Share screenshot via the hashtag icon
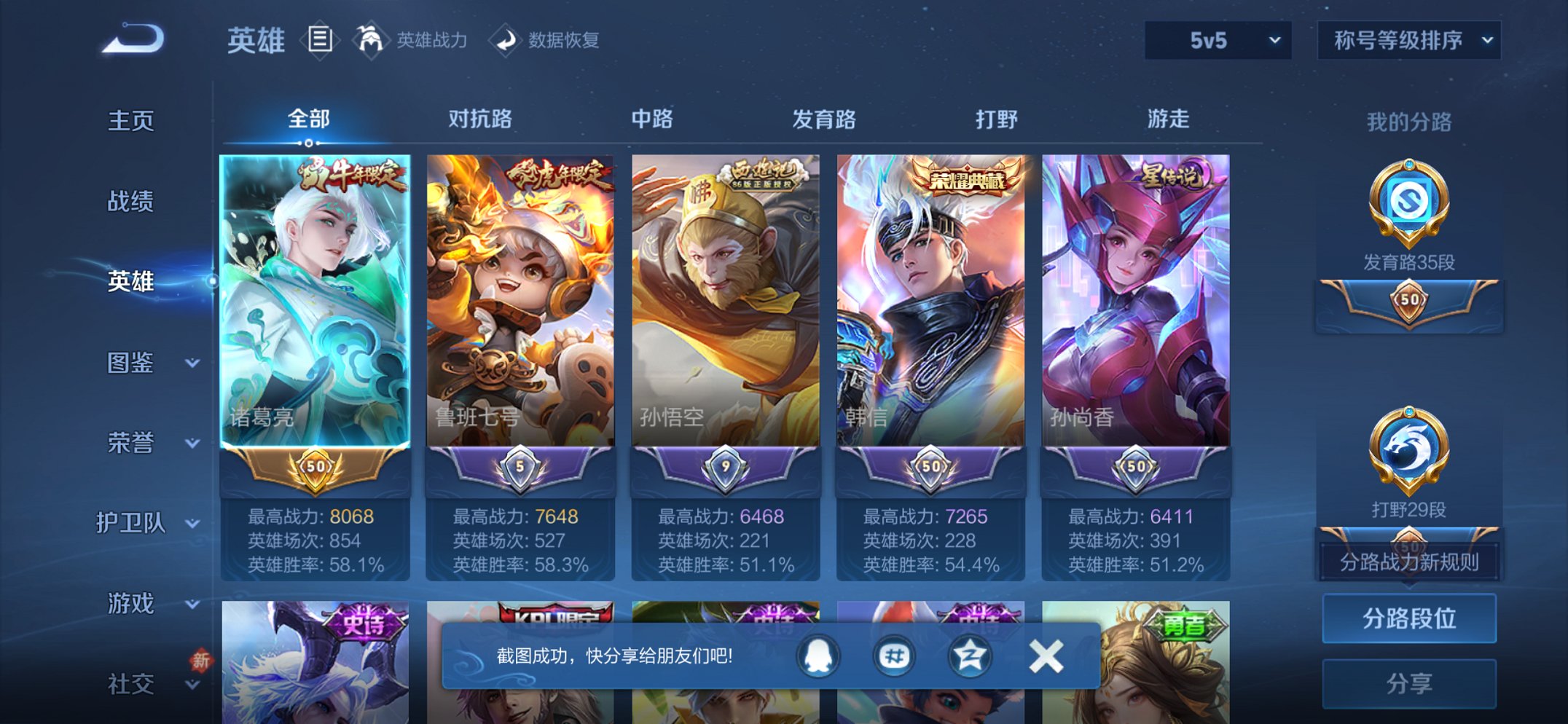Image resolution: width=1568 pixels, height=724 pixels. pyautogui.click(x=894, y=656)
